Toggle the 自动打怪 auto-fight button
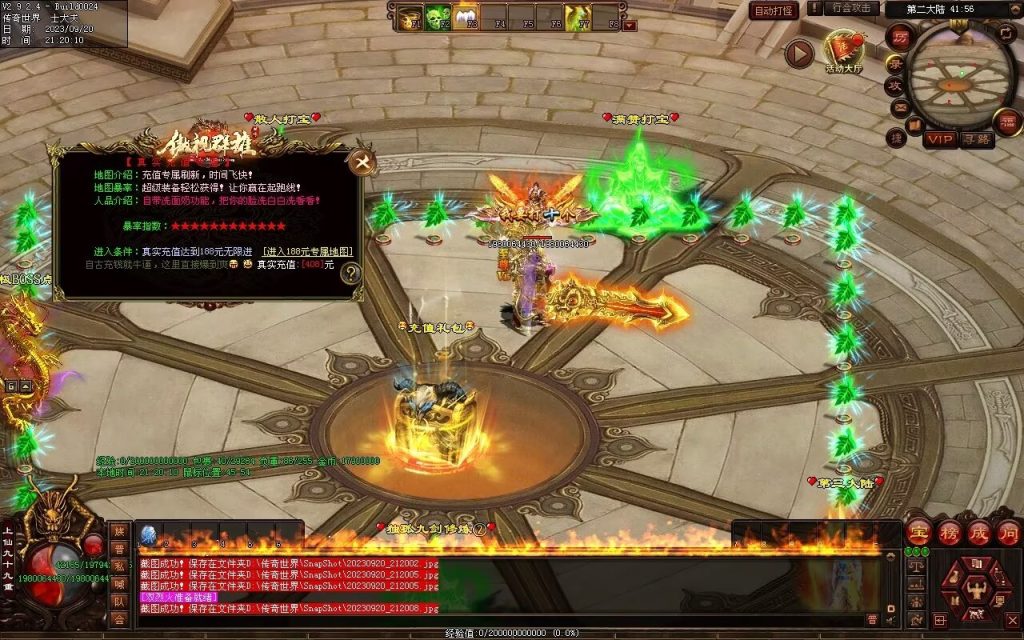 tap(774, 11)
